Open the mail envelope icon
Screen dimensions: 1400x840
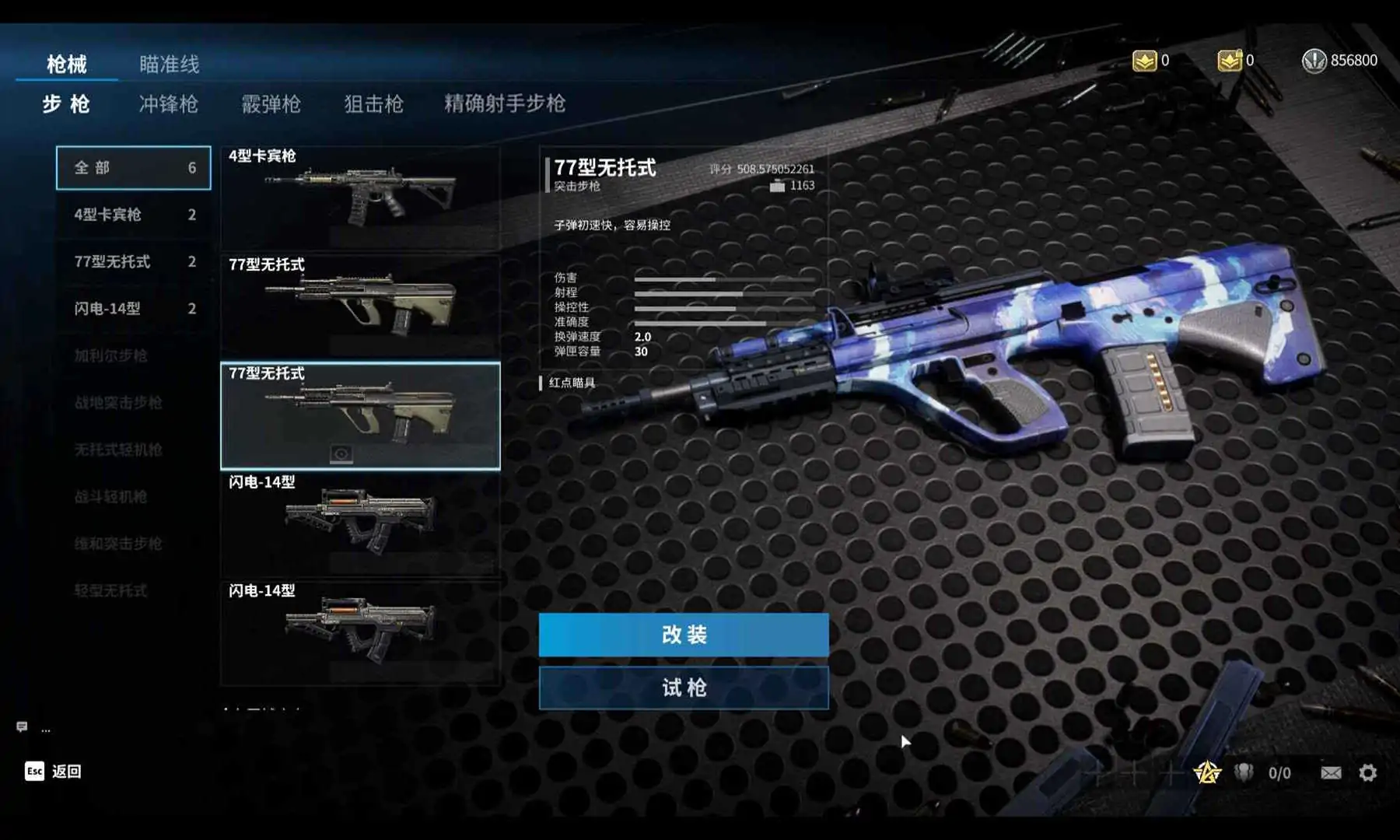(1331, 772)
